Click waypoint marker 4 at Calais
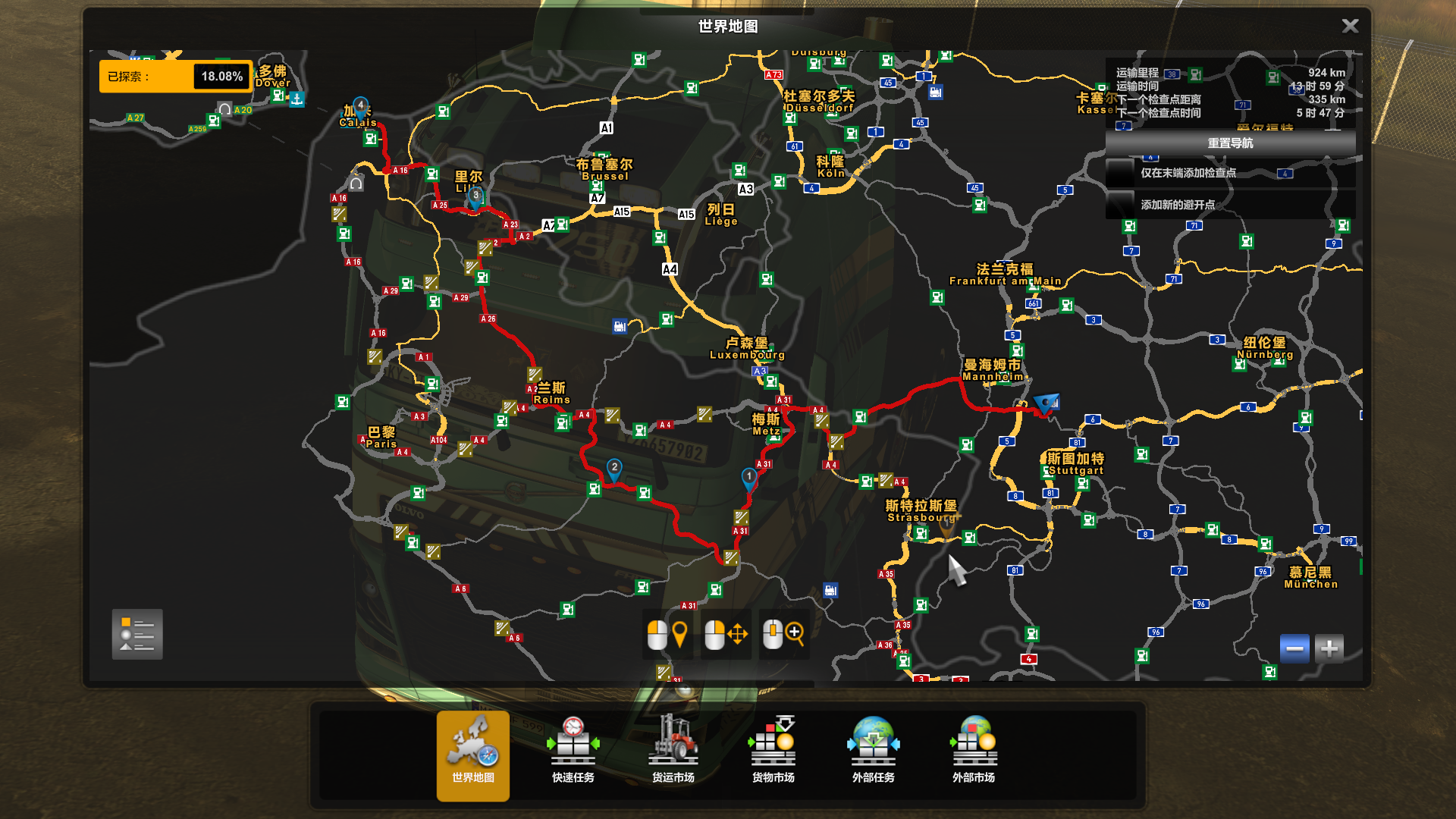 (x=361, y=105)
